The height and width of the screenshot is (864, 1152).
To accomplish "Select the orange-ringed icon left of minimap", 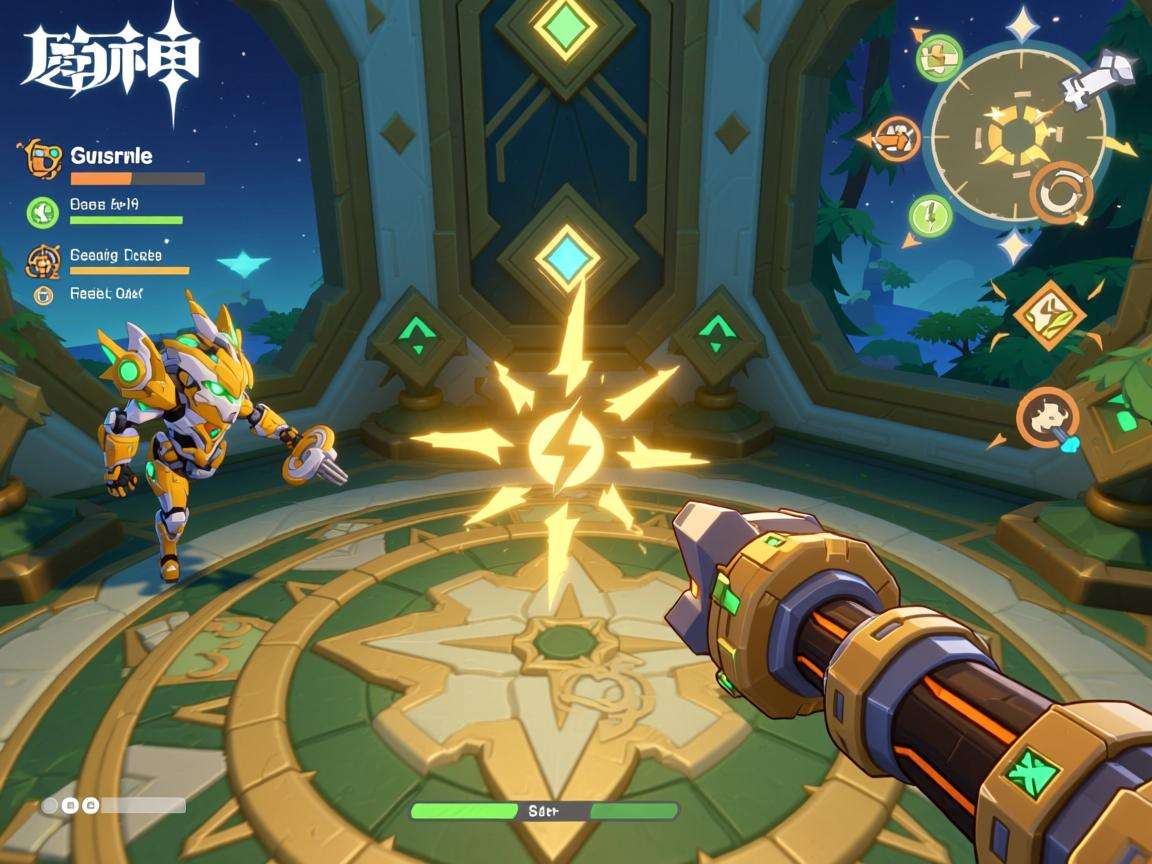I will [x=897, y=138].
